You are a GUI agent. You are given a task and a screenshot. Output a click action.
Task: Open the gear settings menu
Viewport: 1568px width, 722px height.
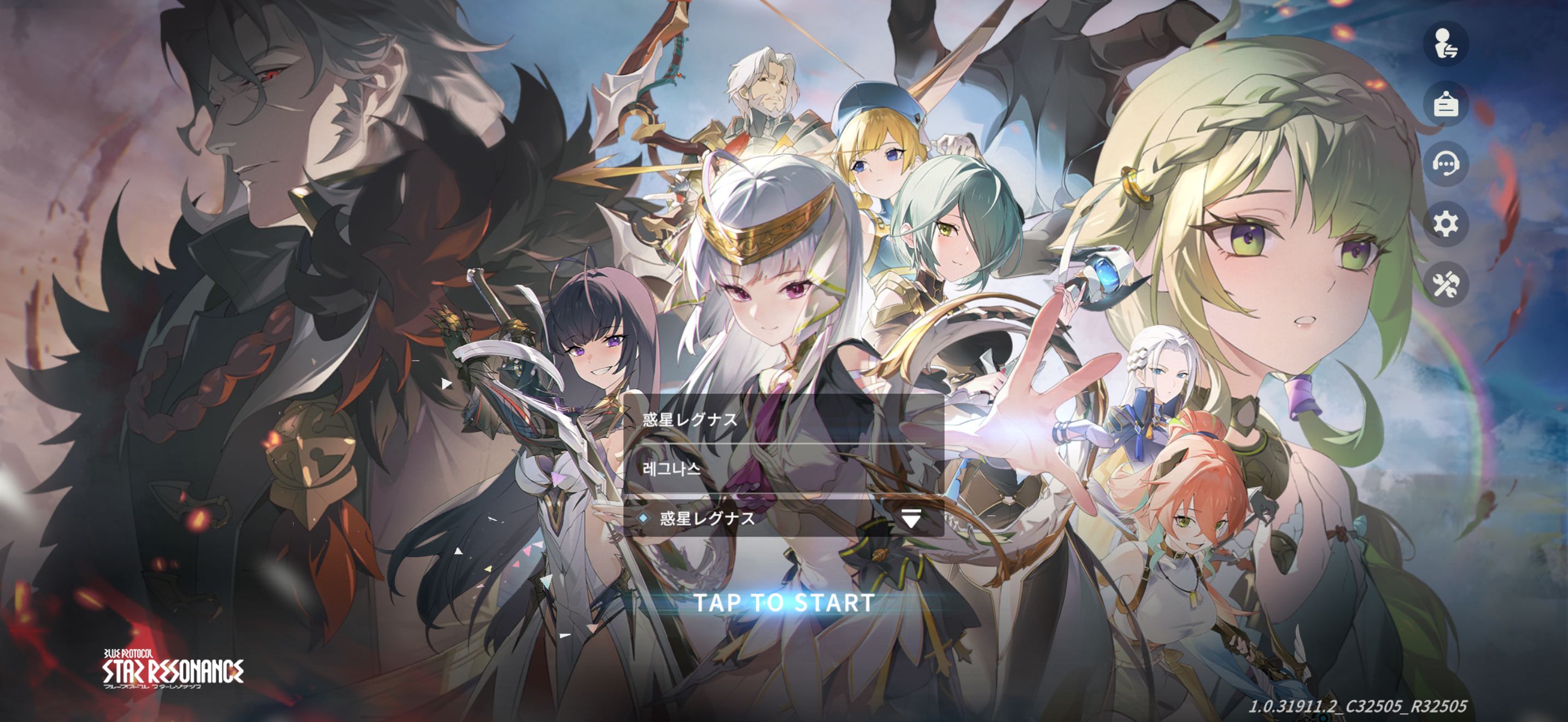click(x=1446, y=224)
